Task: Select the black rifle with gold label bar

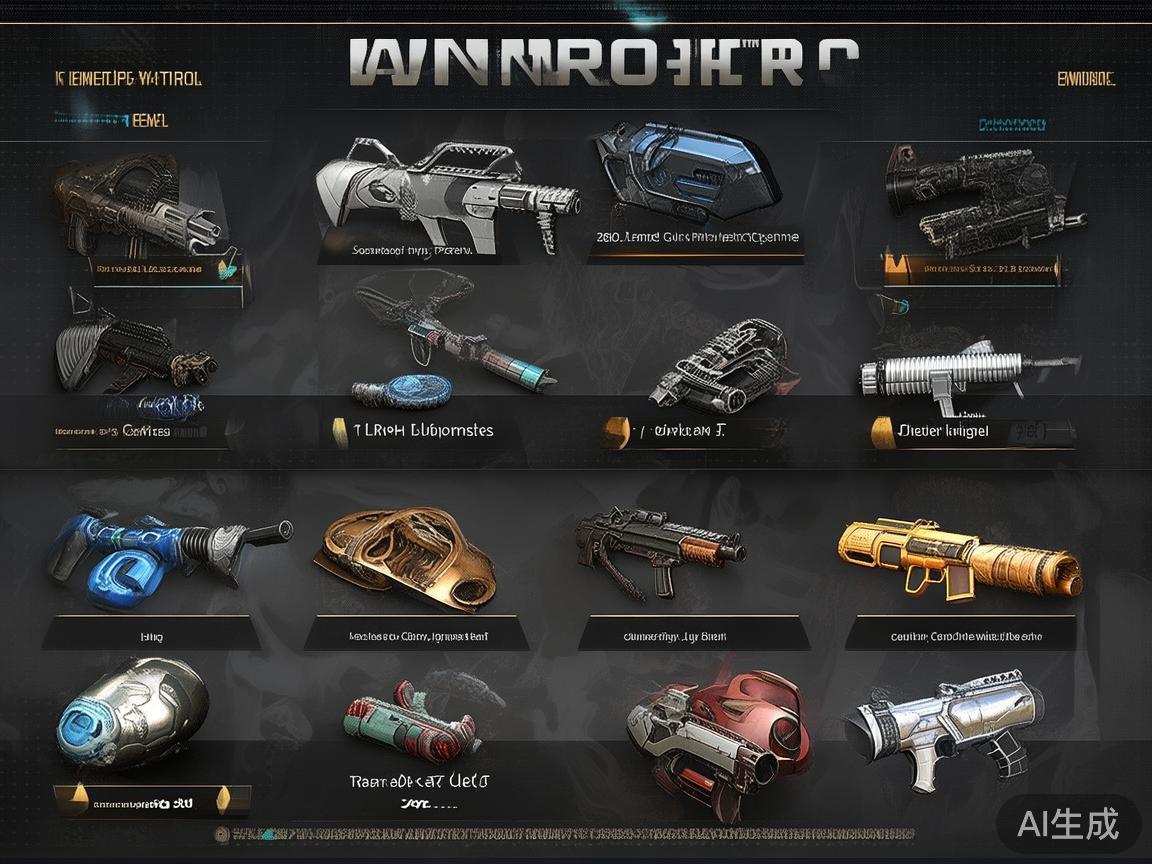Action: click(x=980, y=200)
